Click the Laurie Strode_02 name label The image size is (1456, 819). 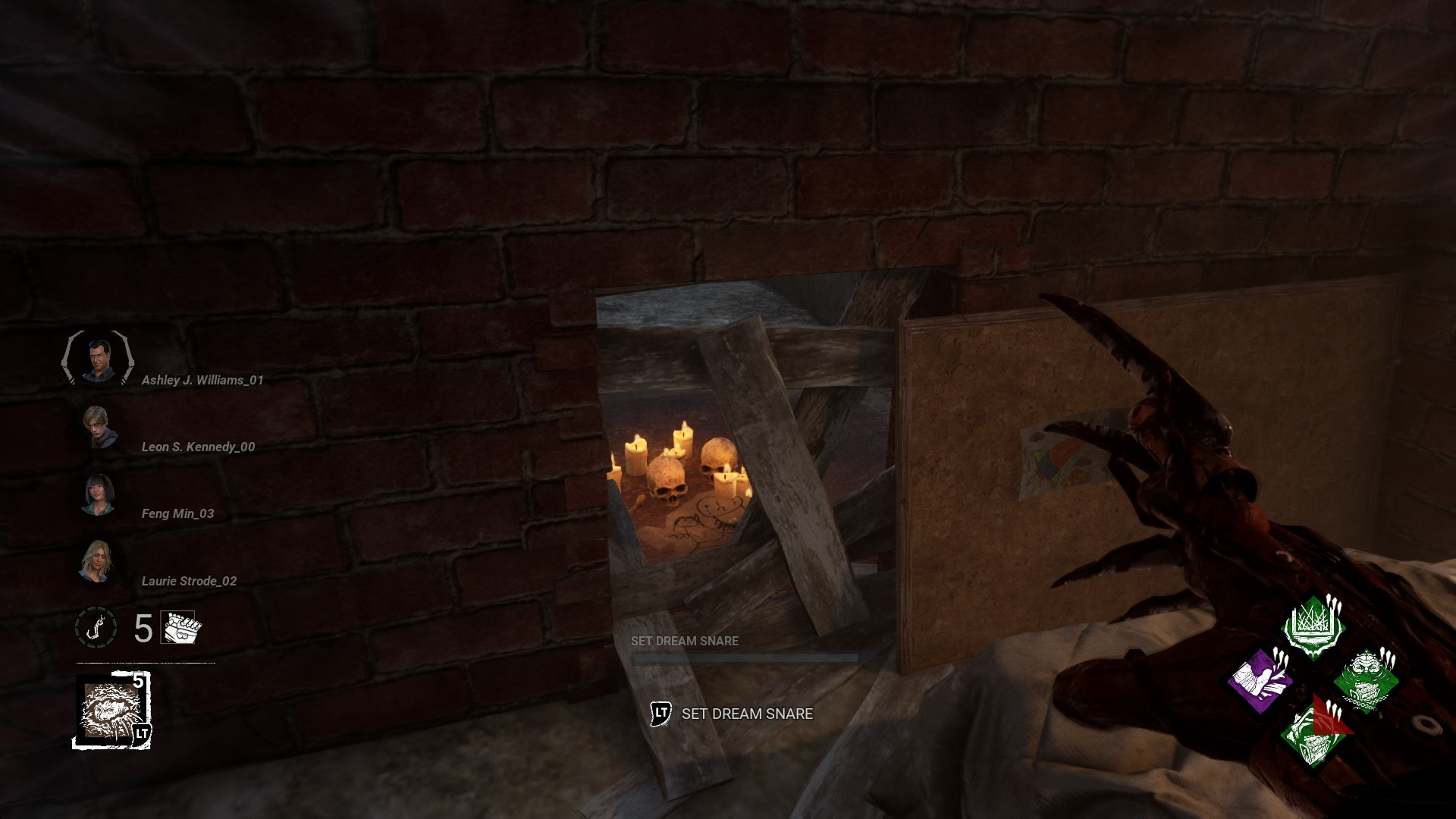(189, 582)
